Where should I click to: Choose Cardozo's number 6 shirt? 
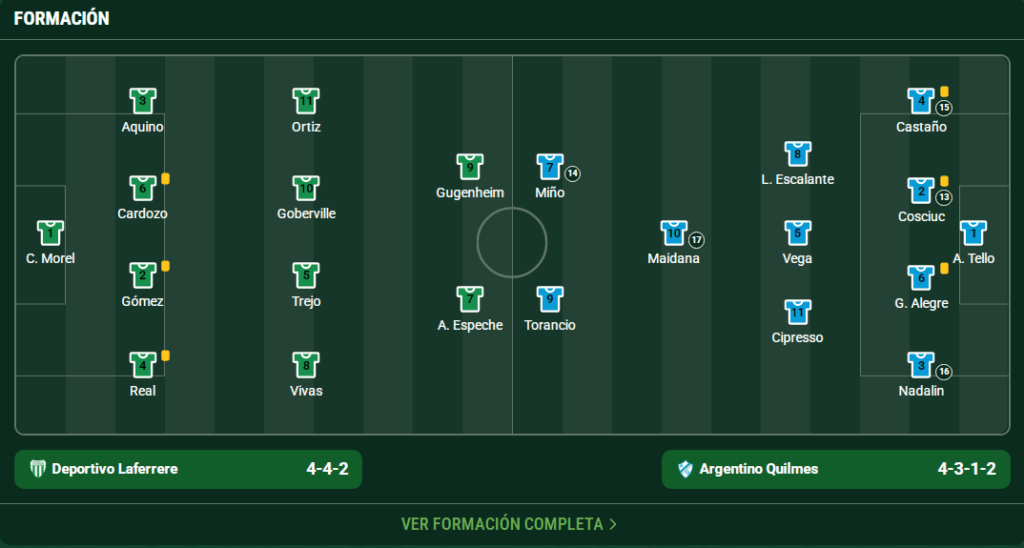[x=143, y=188]
